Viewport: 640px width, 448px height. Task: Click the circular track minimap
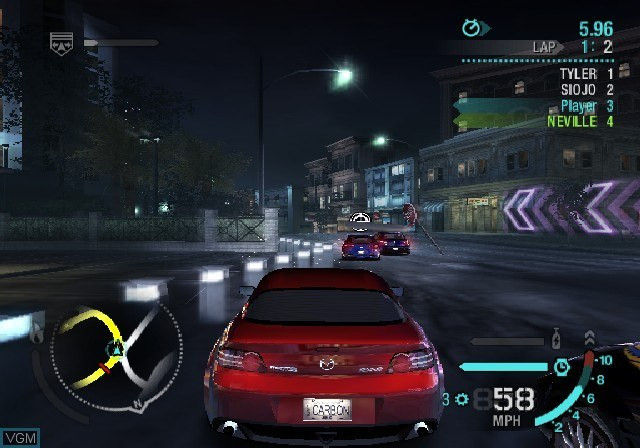tap(117, 358)
